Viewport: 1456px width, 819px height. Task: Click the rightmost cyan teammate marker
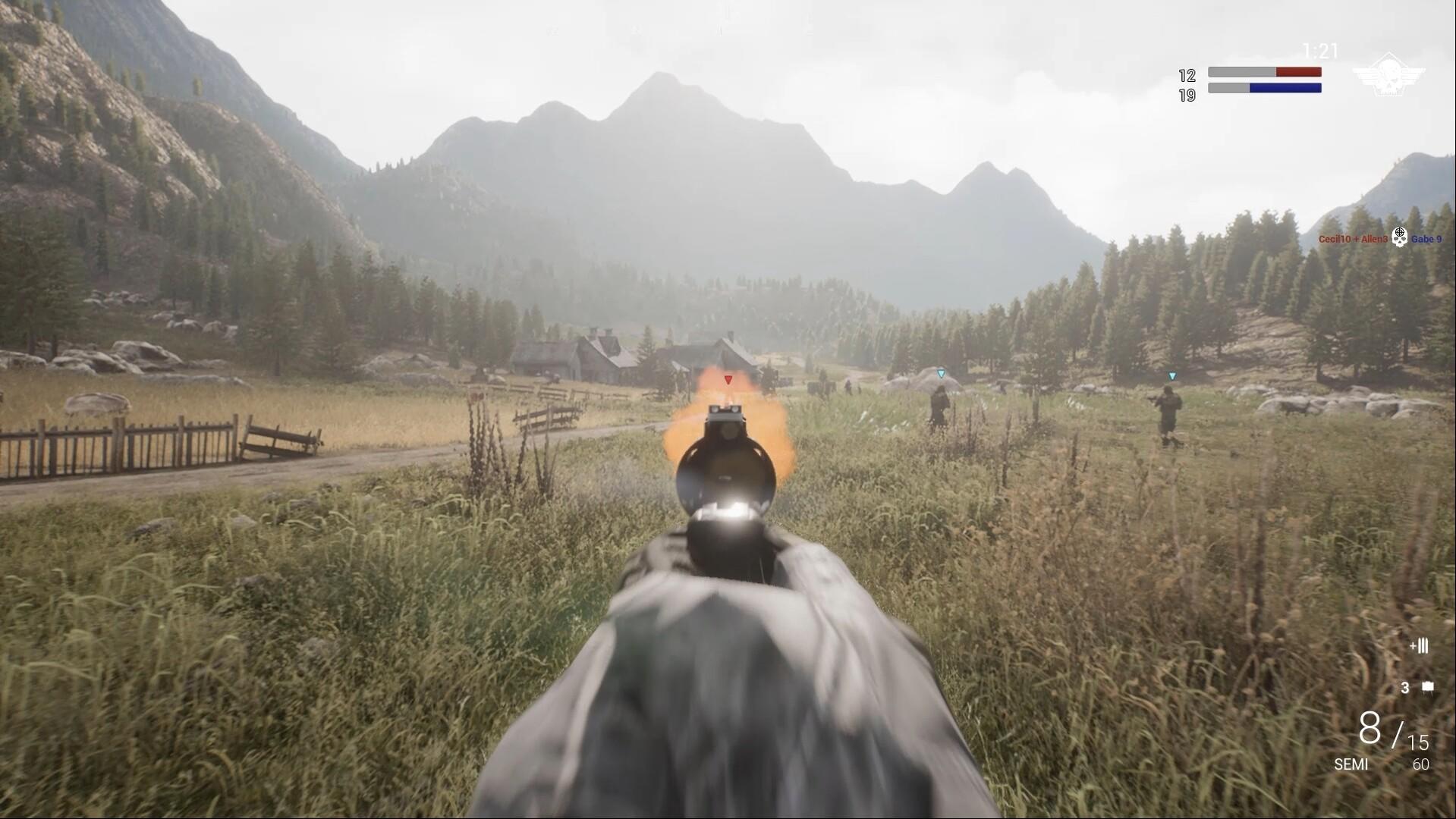(1171, 375)
